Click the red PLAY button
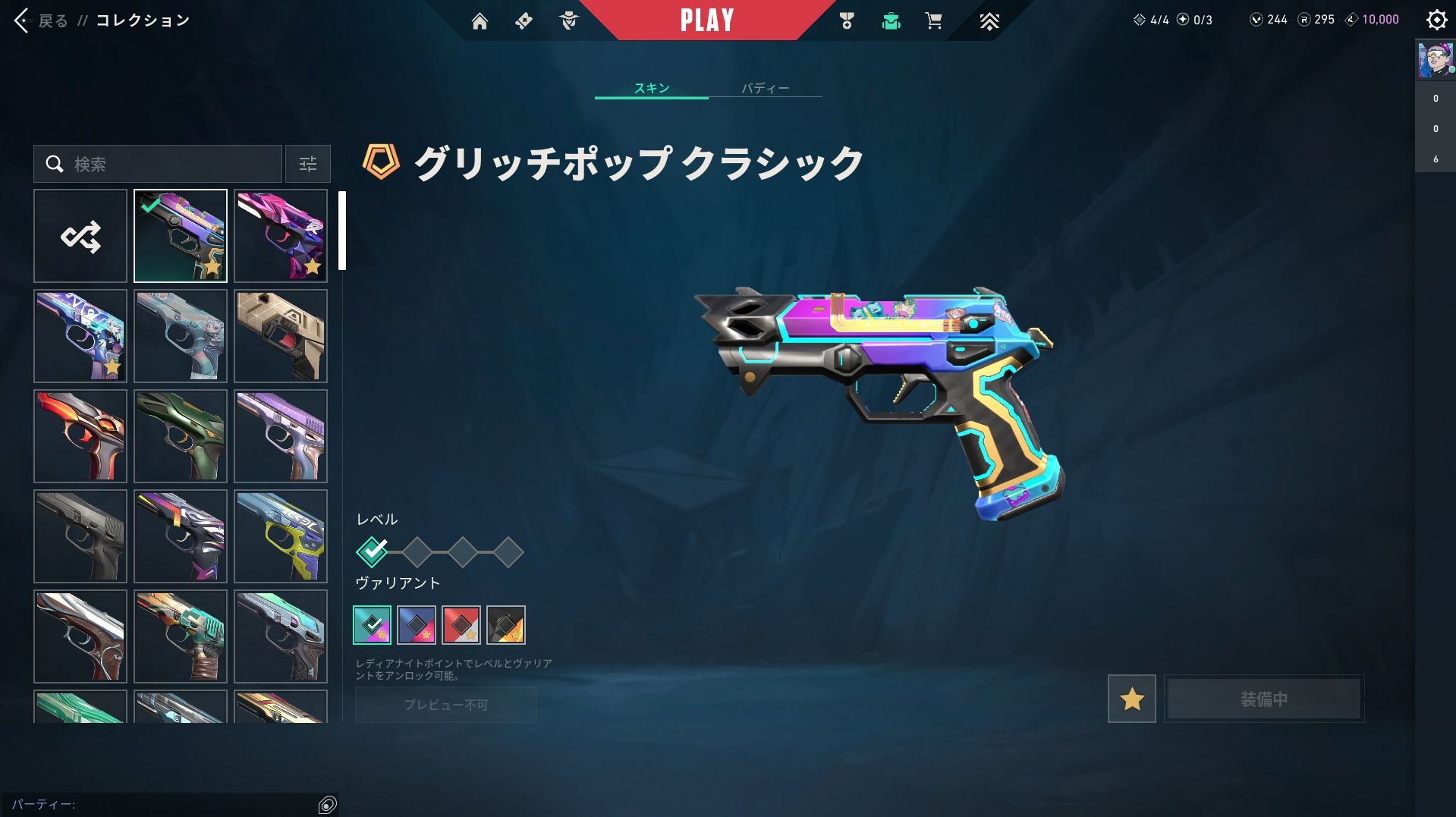 point(706,20)
